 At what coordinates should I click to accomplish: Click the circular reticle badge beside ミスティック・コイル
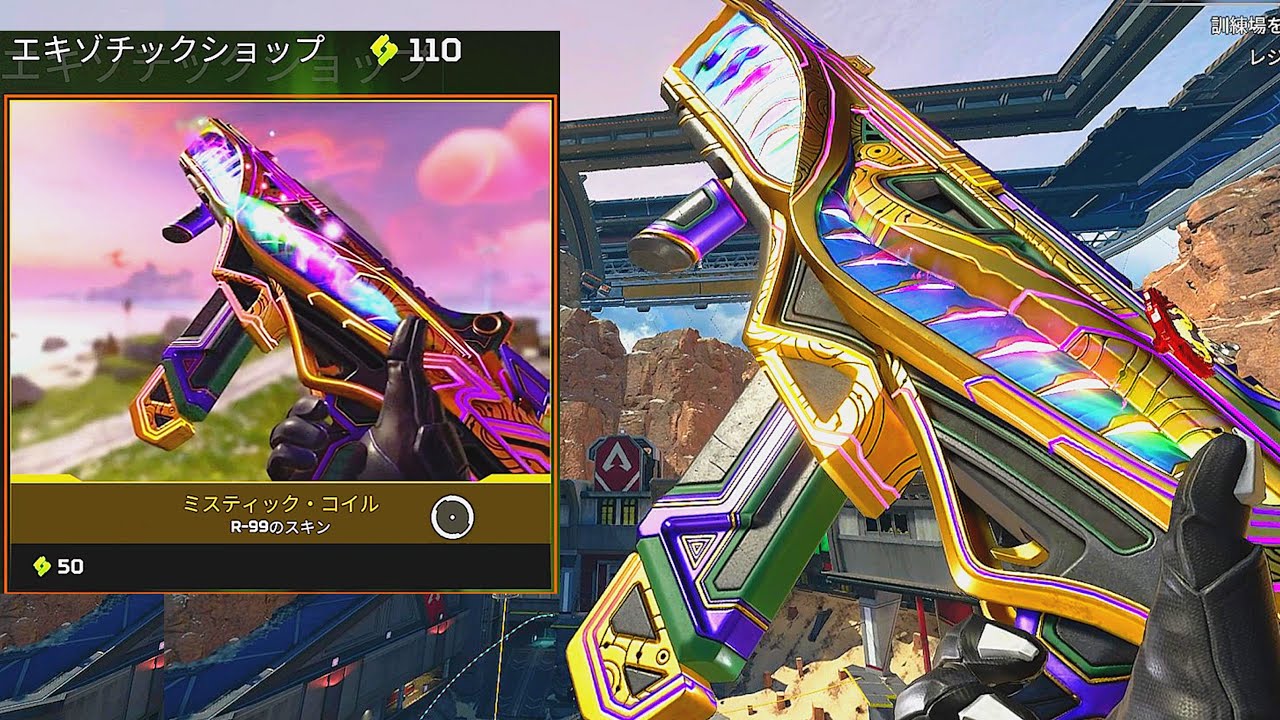452,517
